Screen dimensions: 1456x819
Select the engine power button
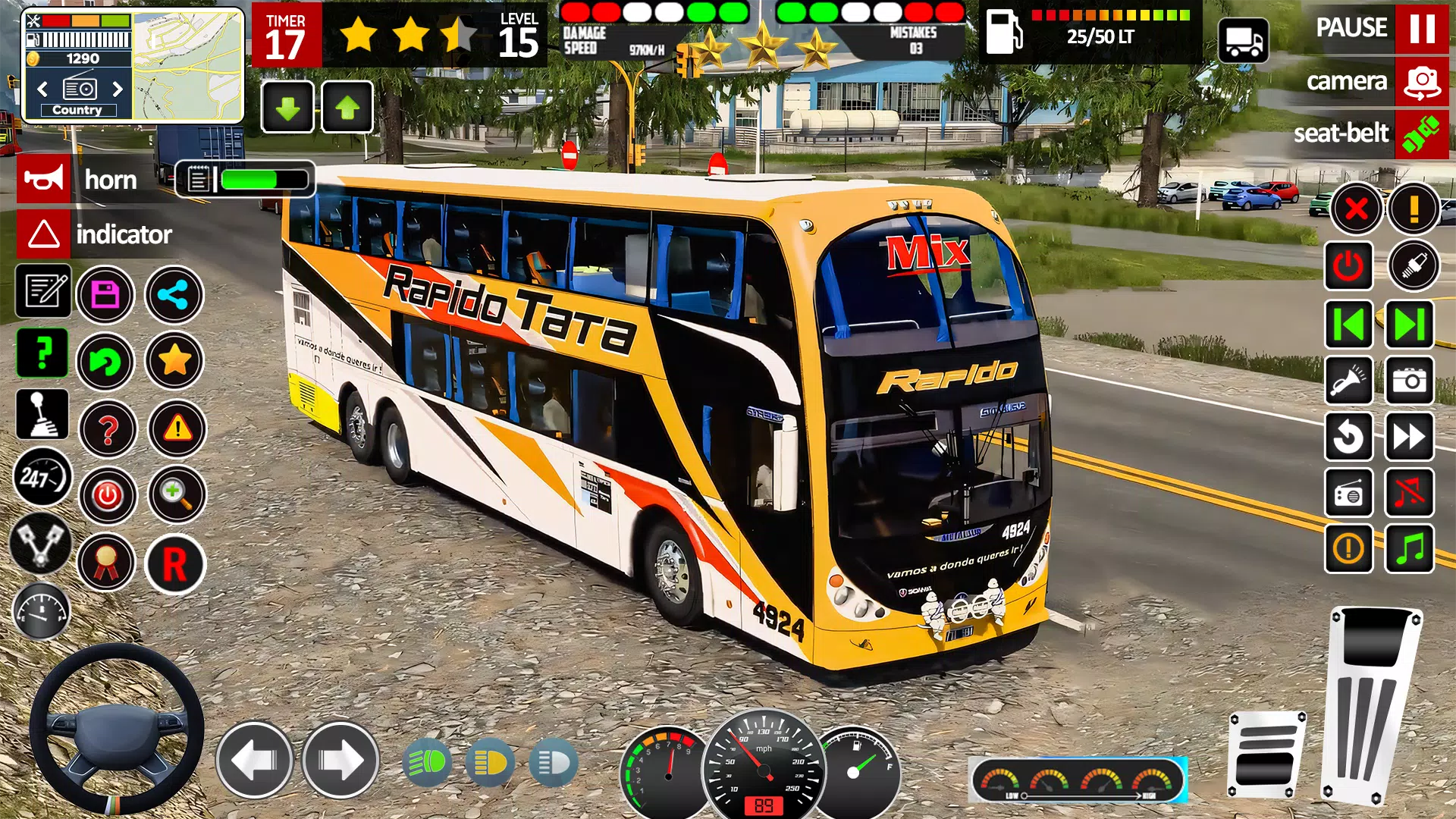click(x=107, y=496)
